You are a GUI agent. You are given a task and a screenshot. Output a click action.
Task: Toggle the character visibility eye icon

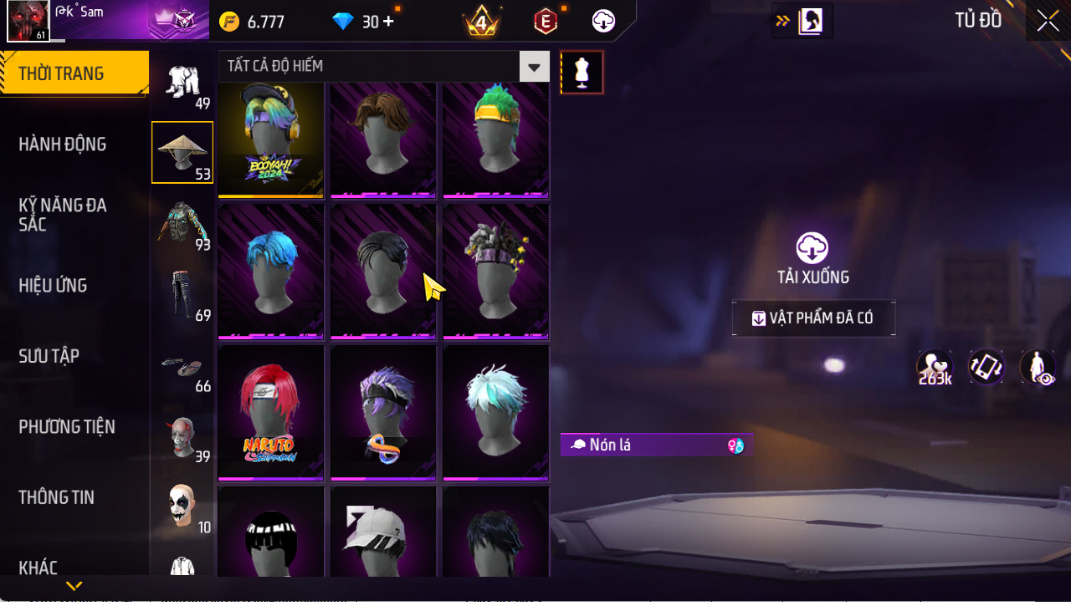[x=1037, y=368]
